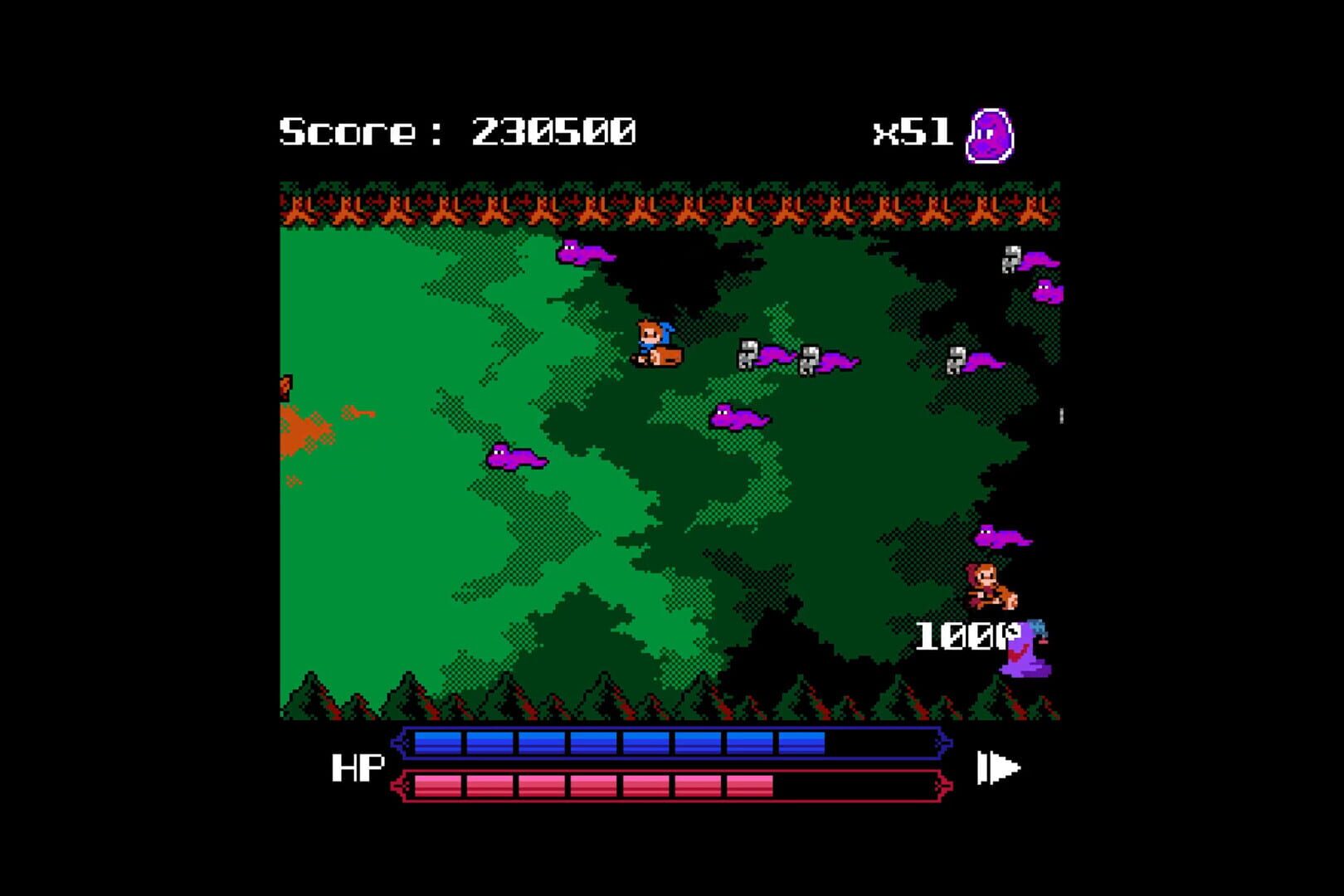The height and width of the screenshot is (896, 1344).
Task: Click the empty portion of the blue HP gauge
Action: [x=879, y=742]
